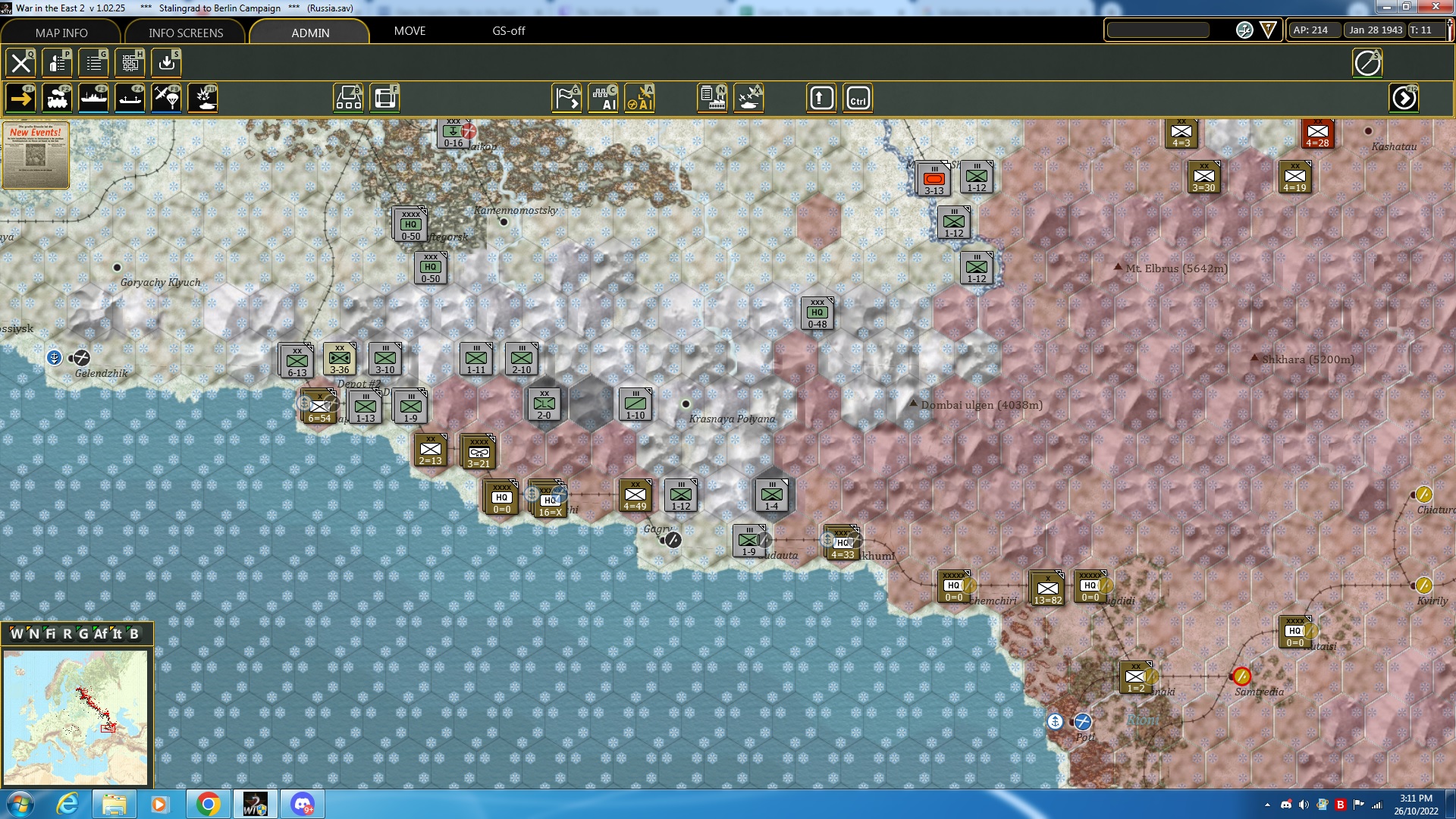Open the INFO SCREENS tab
Screen dimensions: 1456x819
point(185,33)
